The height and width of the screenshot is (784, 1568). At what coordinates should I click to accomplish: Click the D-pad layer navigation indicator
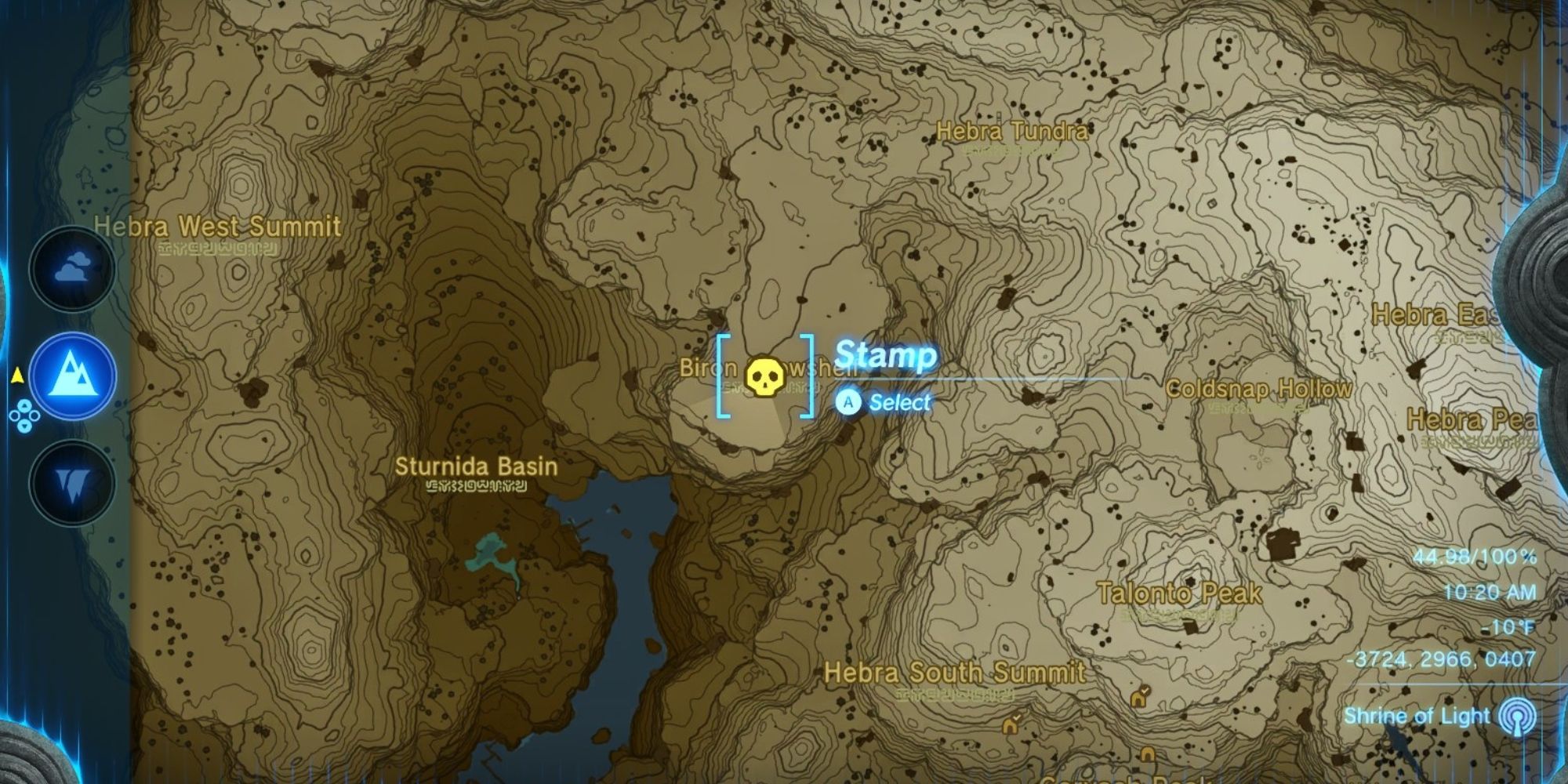tap(25, 416)
